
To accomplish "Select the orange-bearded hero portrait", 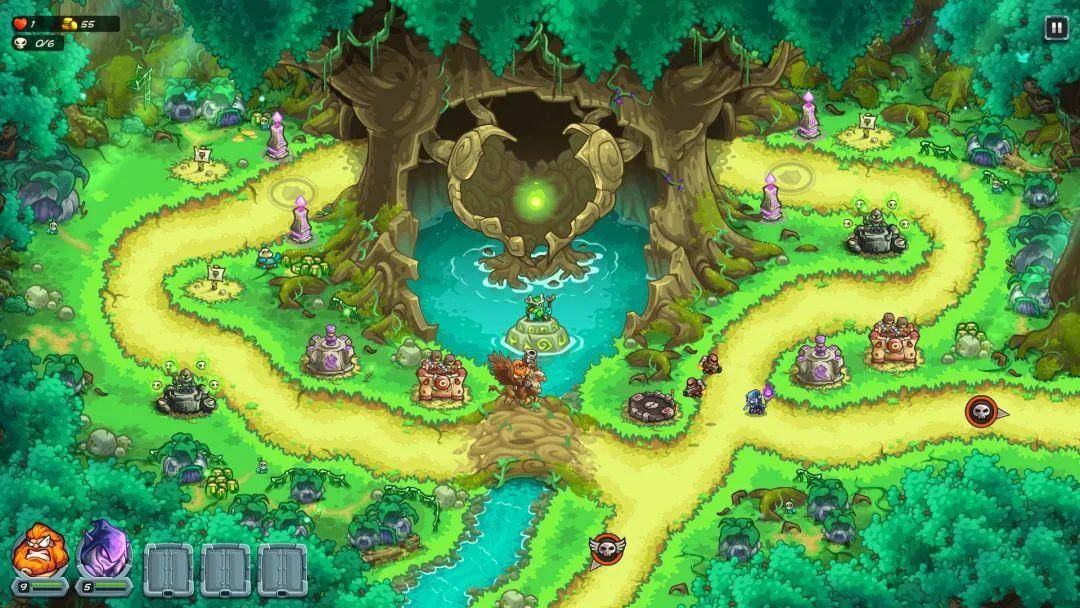I will tap(38, 553).
